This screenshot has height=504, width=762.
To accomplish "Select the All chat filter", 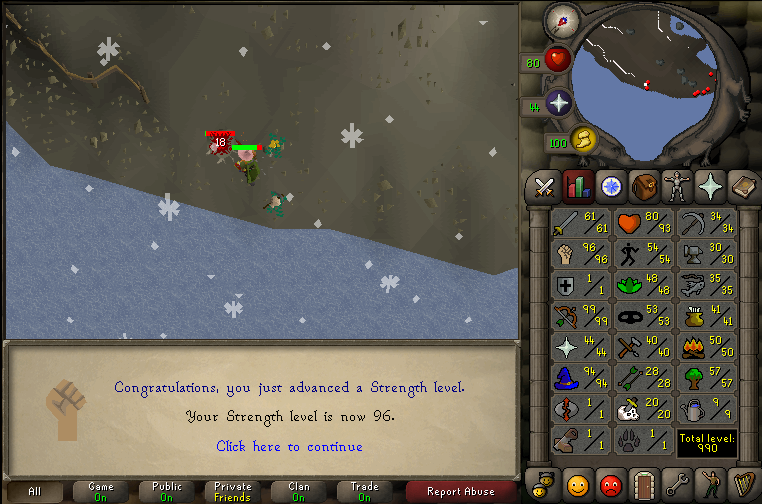I will coord(35,491).
